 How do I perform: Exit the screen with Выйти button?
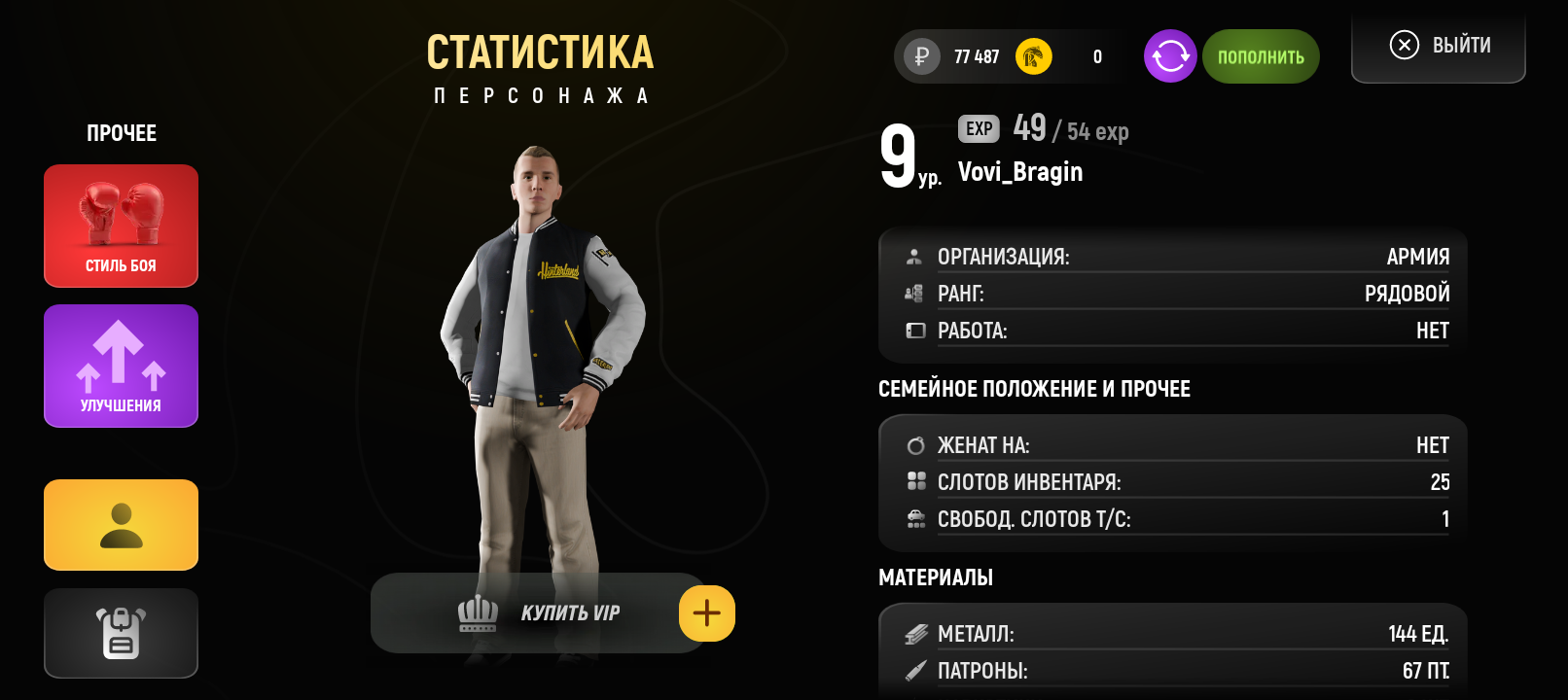pyautogui.click(x=1439, y=46)
